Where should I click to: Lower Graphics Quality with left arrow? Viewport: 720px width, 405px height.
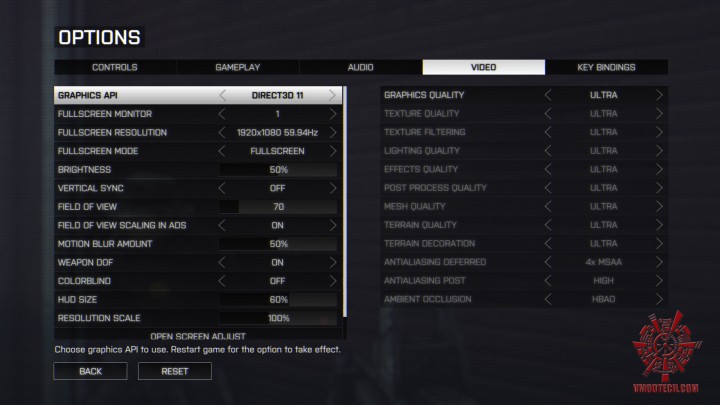548,95
